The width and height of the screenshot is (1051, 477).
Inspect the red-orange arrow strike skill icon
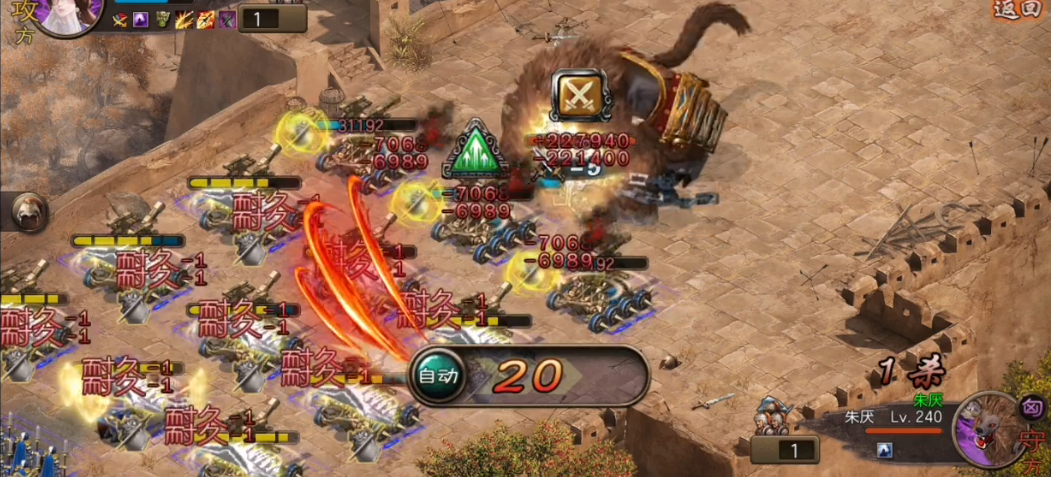206,19
